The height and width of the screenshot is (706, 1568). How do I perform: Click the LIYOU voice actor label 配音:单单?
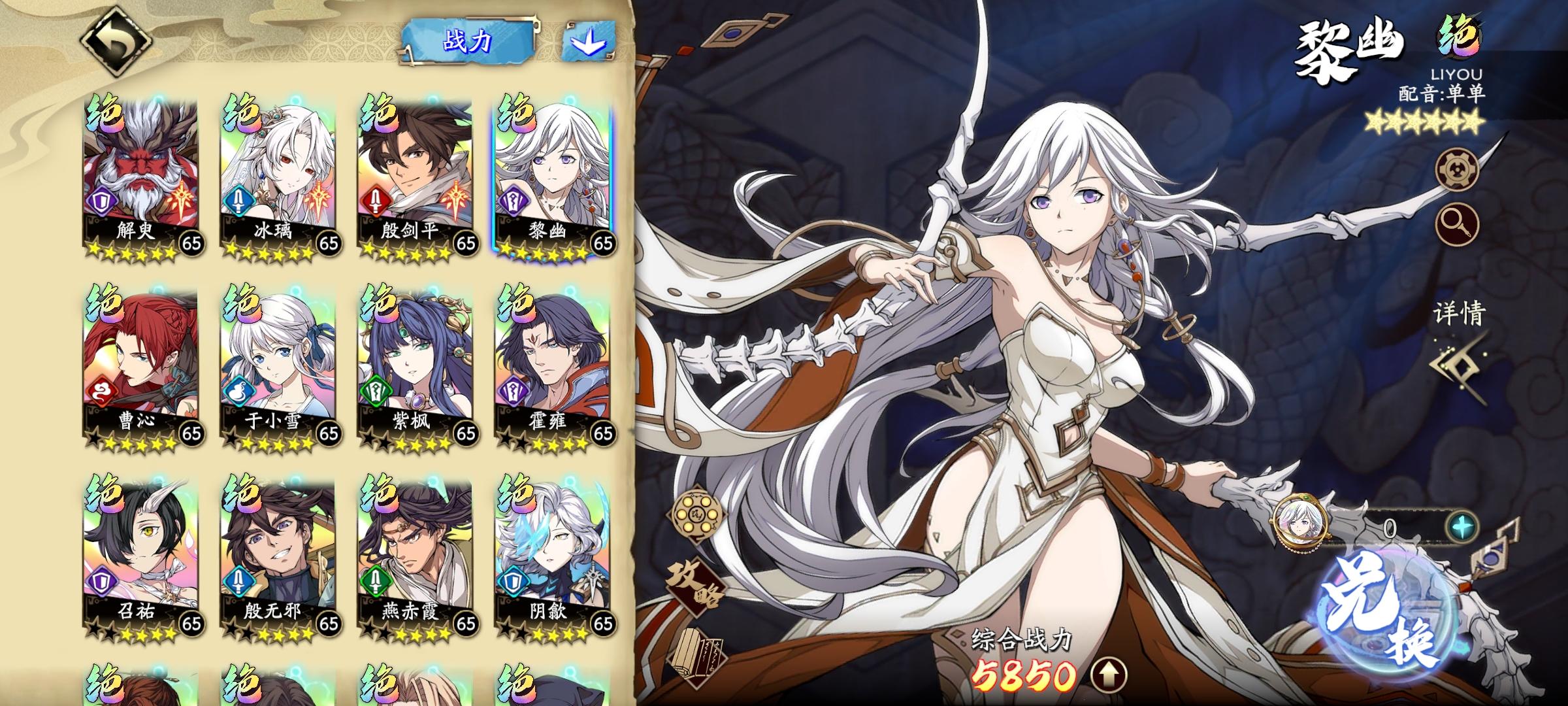[1443, 92]
